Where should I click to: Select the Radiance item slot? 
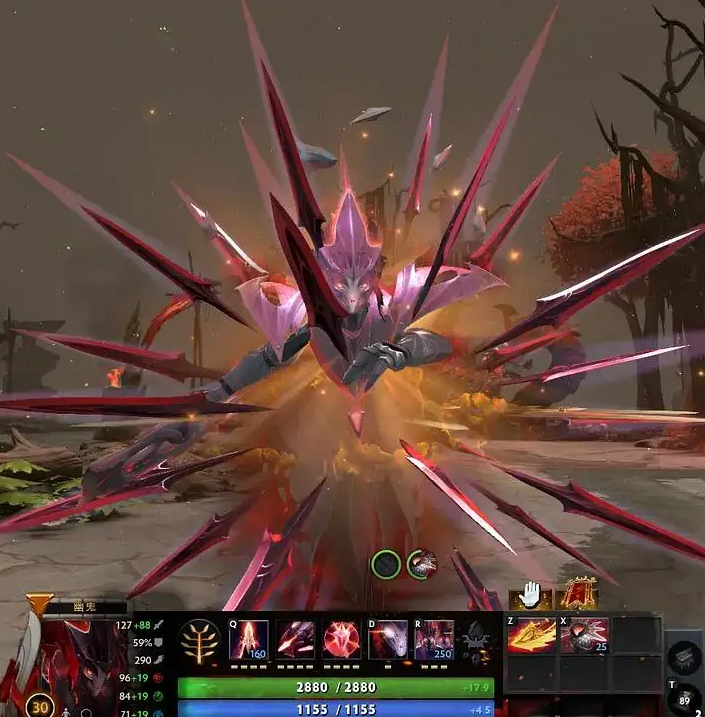click(x=531, y=636)
